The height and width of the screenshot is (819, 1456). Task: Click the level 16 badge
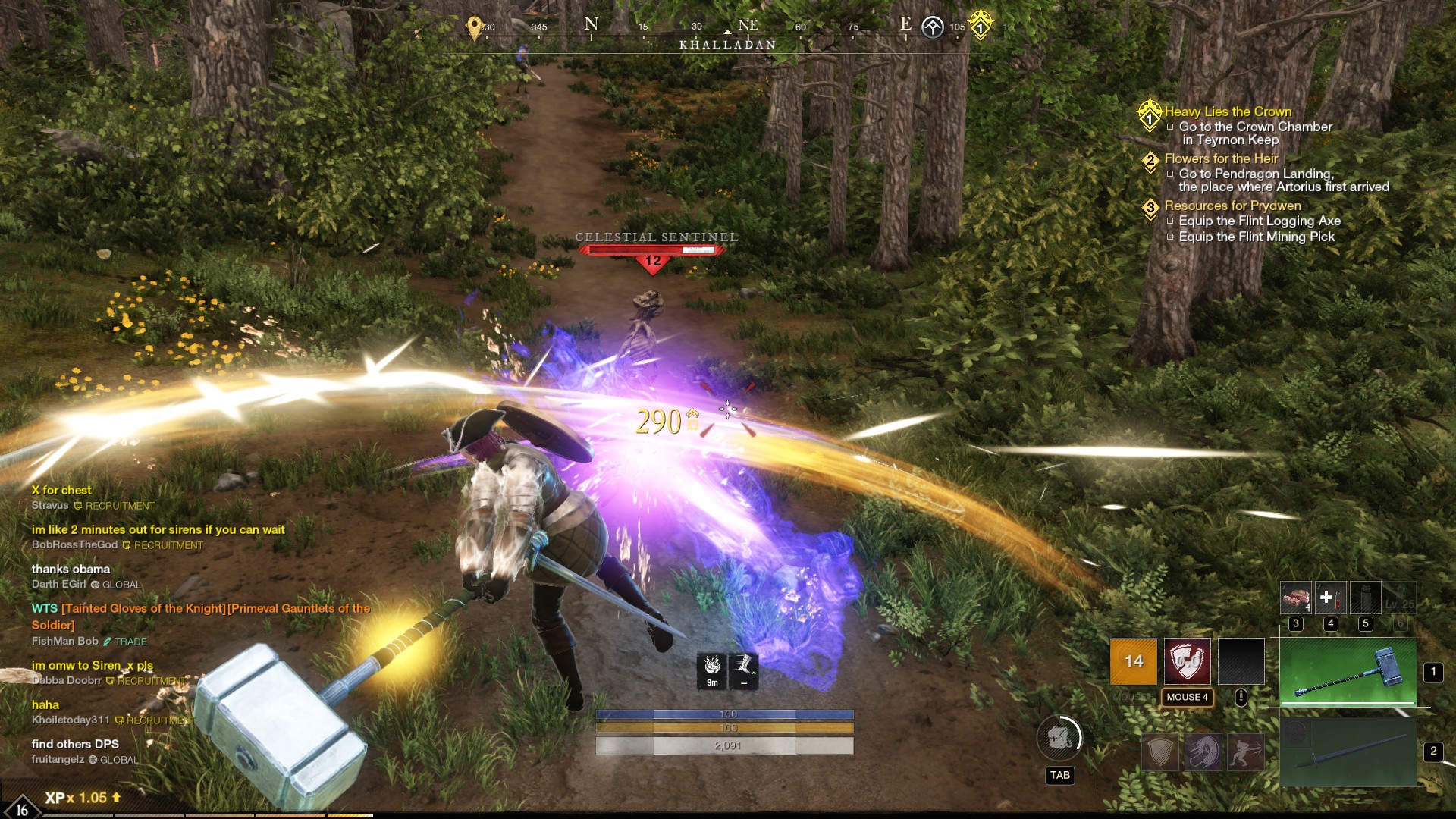tap(21, 808)
